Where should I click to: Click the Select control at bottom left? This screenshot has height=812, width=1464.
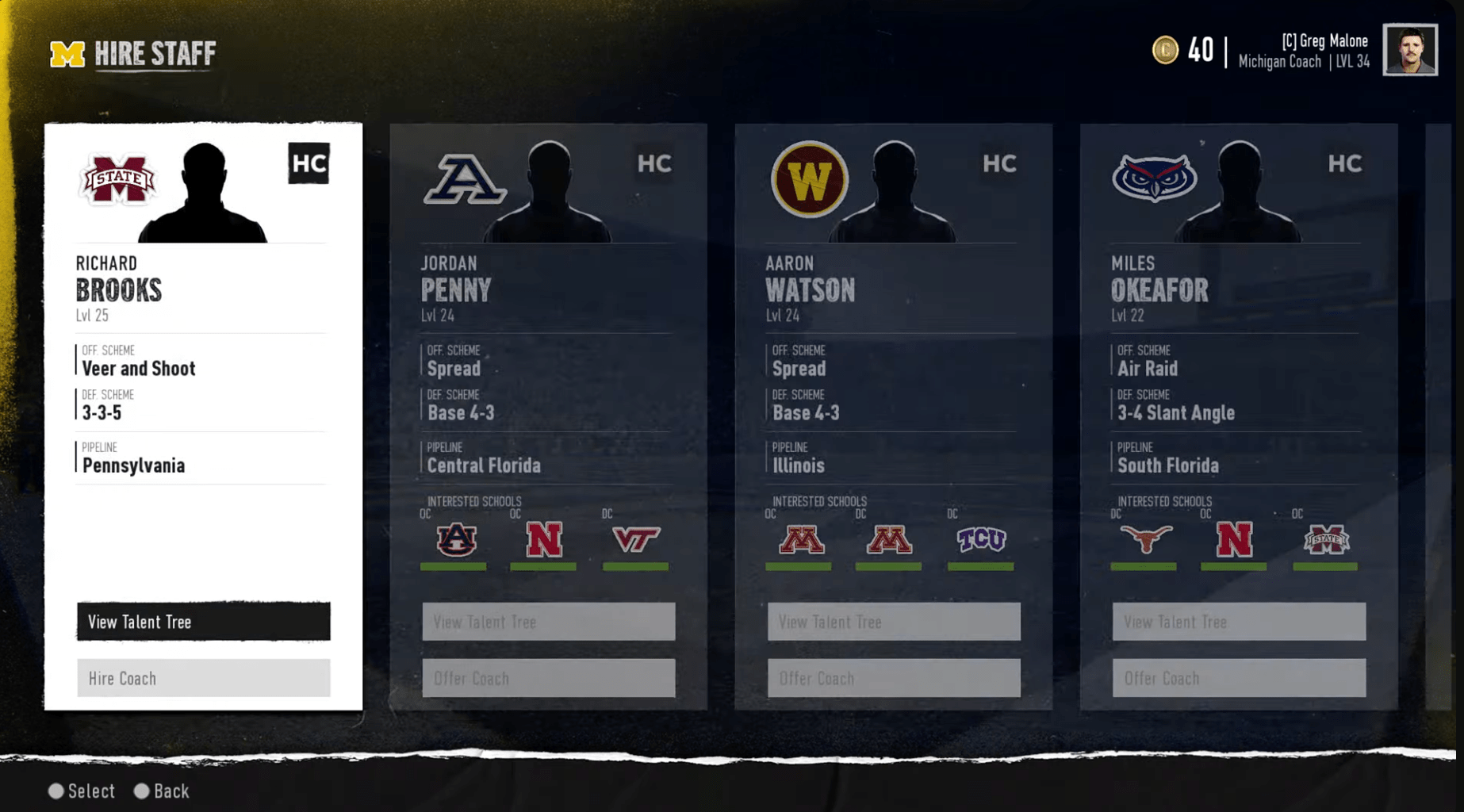[x=82, y=791]
